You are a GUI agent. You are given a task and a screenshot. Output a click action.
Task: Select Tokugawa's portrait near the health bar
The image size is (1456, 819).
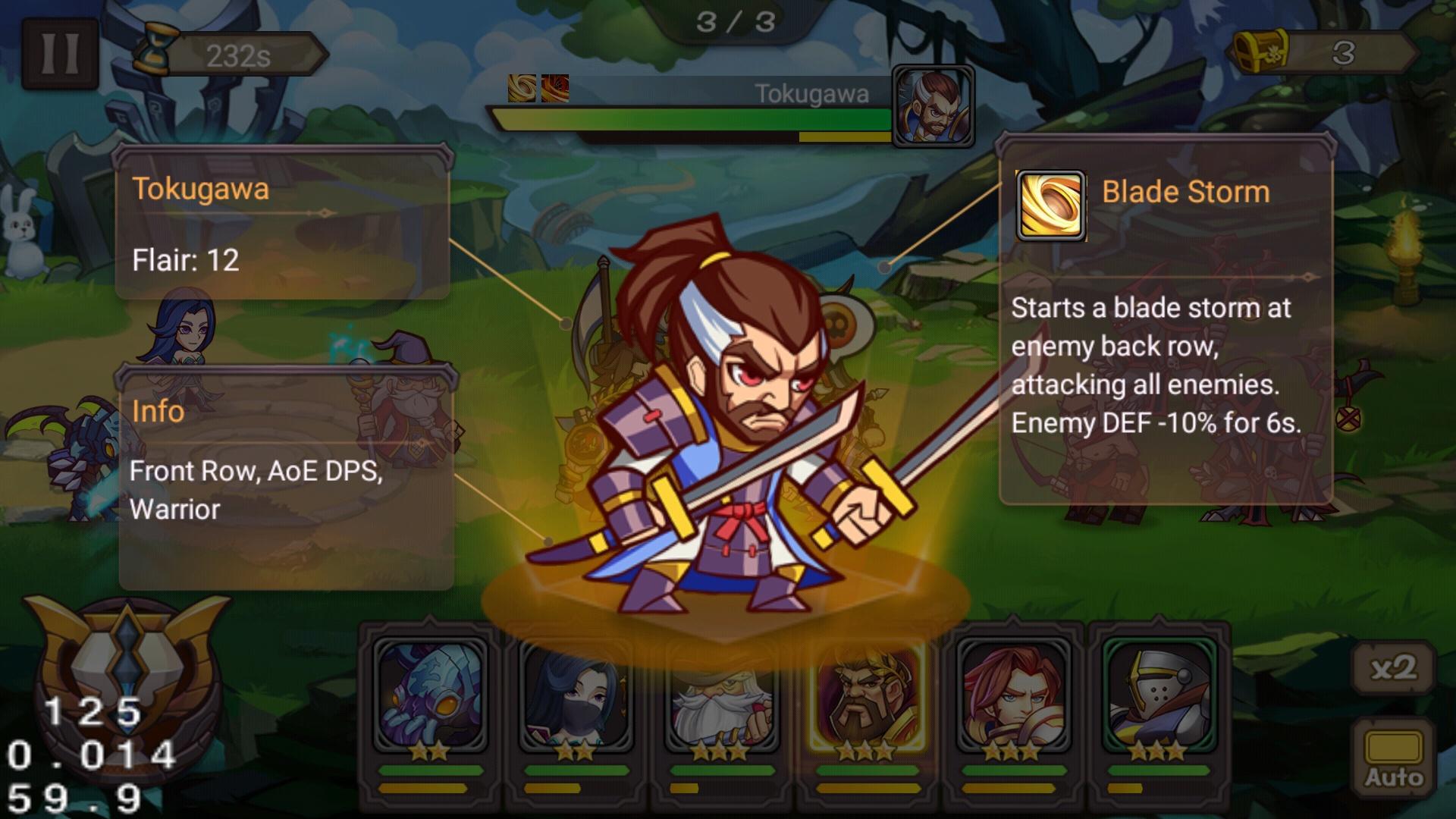[x=934, y=106]
